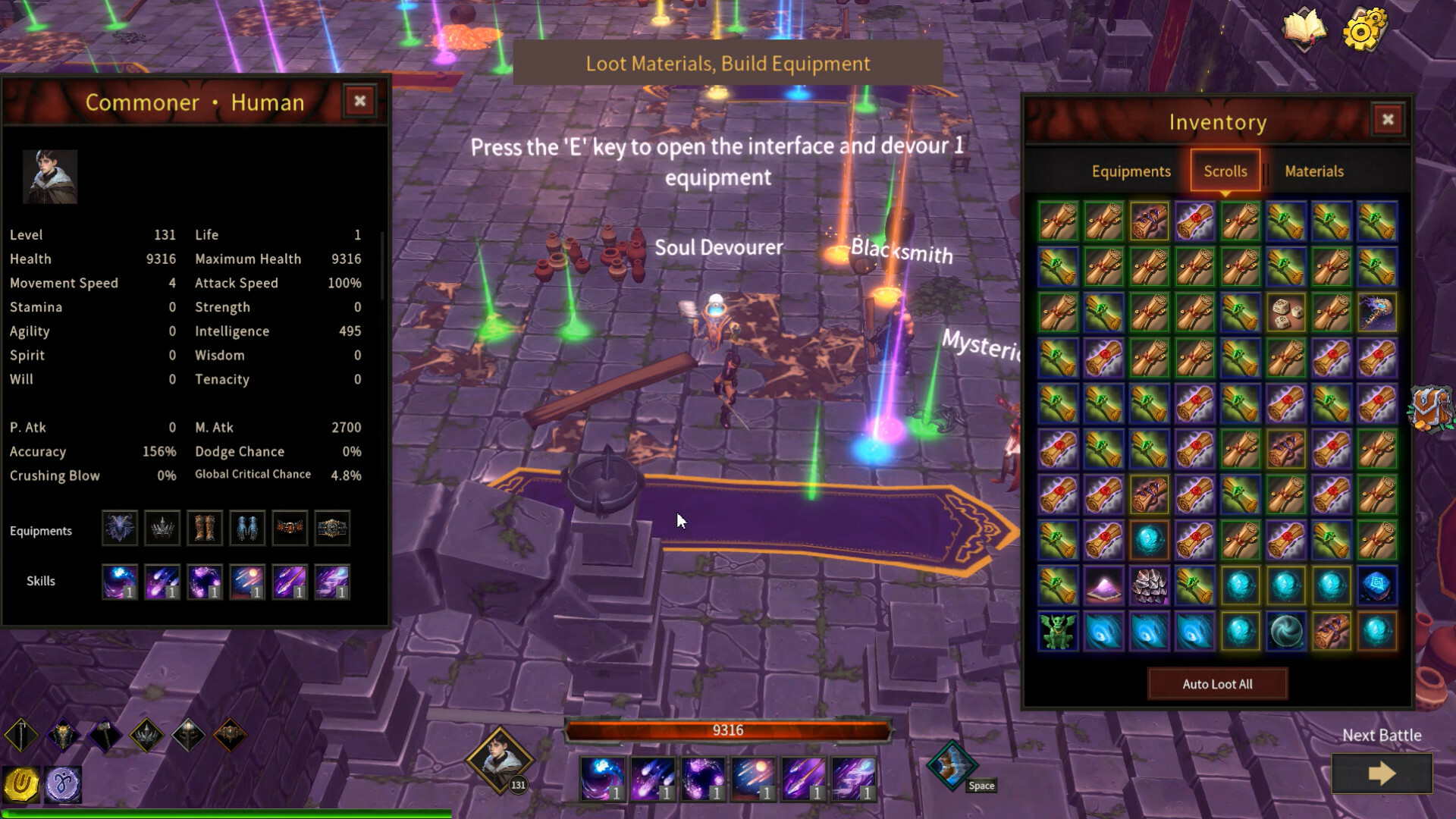This screenshot has height=819, width=1456.
Task: Select the Scrolls tab
Action: pyautogui.click(x=1225, y=171)
